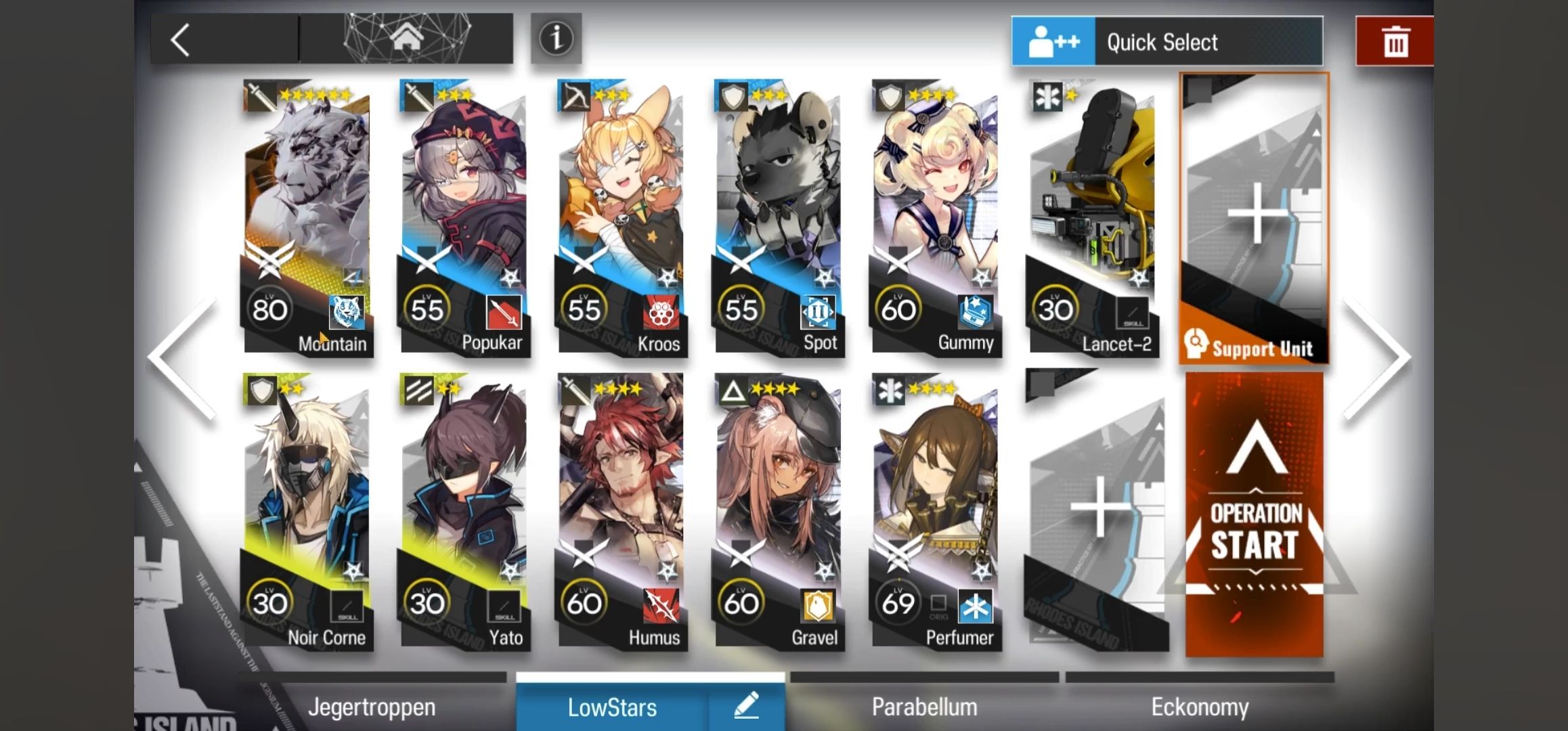The image size is (1568, 731).
Task: Select the Popukar operator card
Action: point(464,218)
